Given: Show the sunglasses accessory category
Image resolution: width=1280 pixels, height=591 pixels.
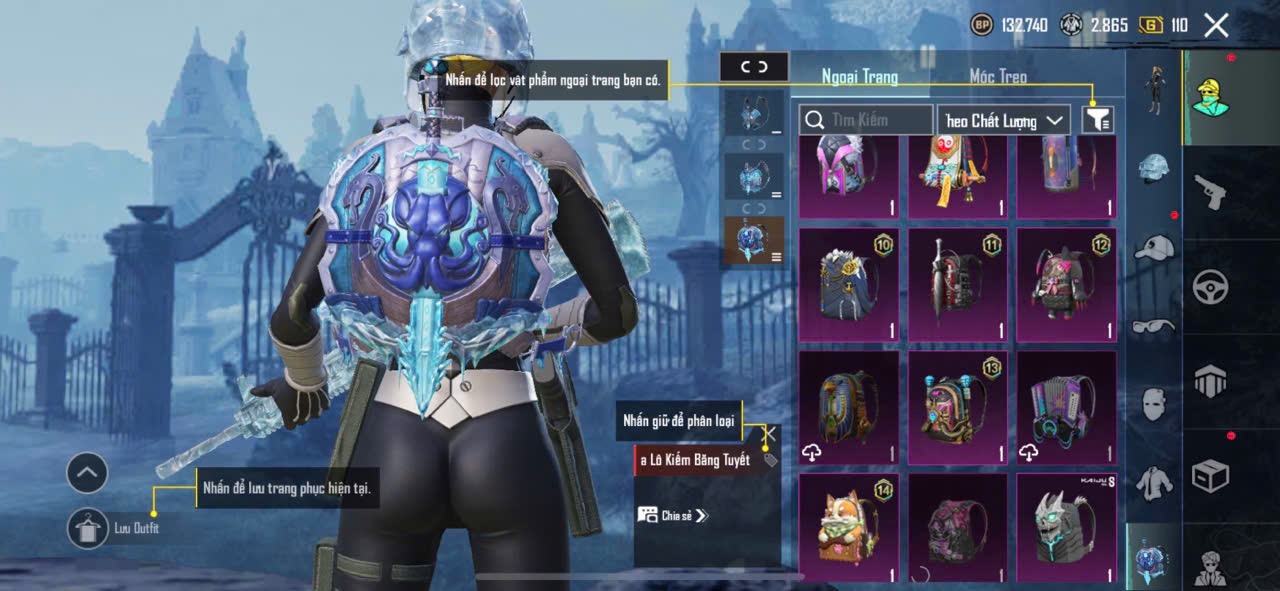Looking at the screenshot, I should 1153,325.
